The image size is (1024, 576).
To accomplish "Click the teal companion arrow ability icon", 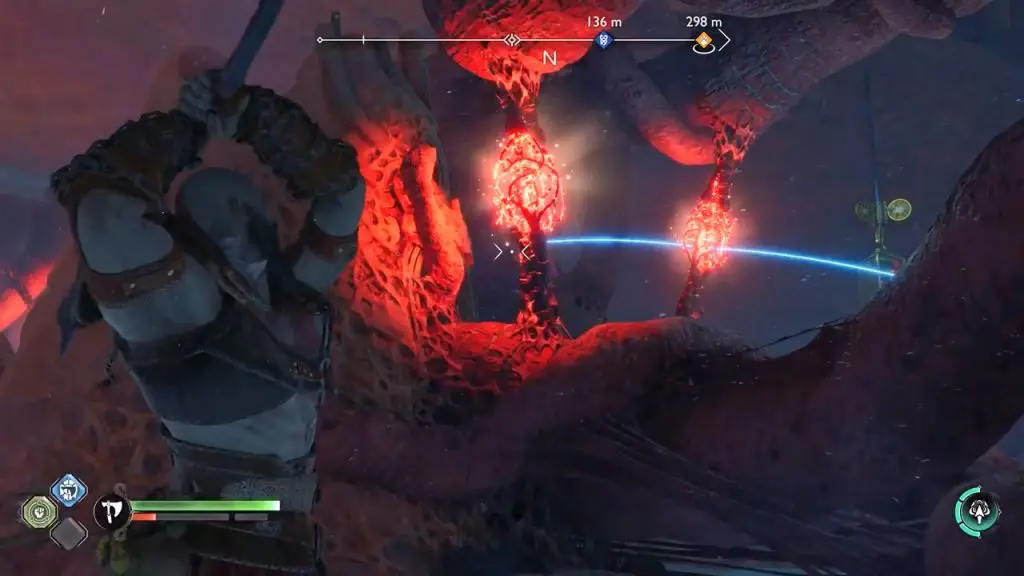I will click(976, 510).
